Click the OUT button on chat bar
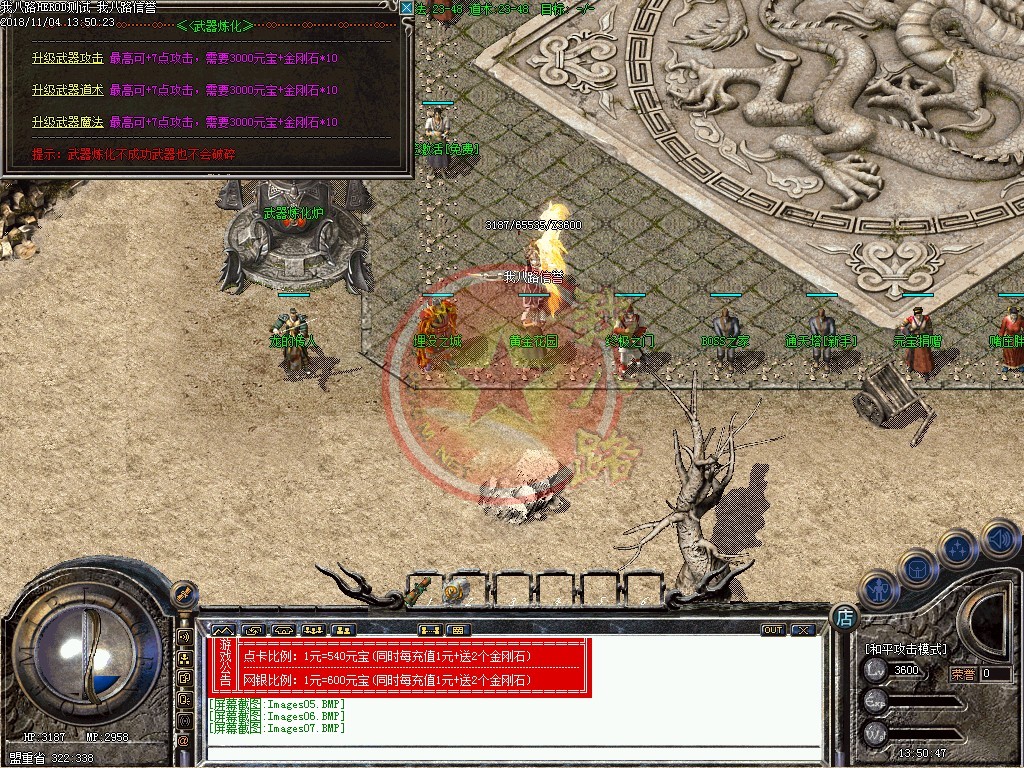The image size is (1024, 768). click(x=772, y=630)
